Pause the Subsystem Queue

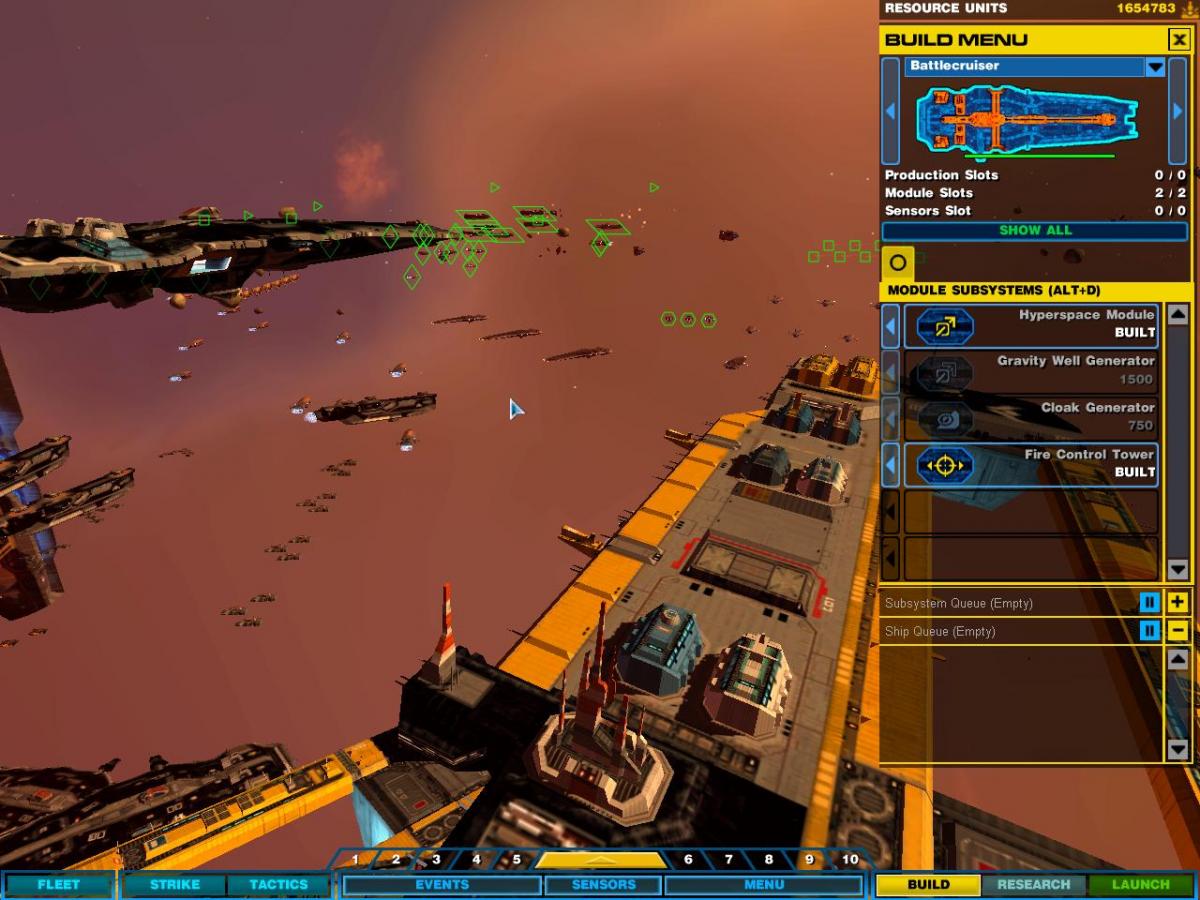(1150, 603)
